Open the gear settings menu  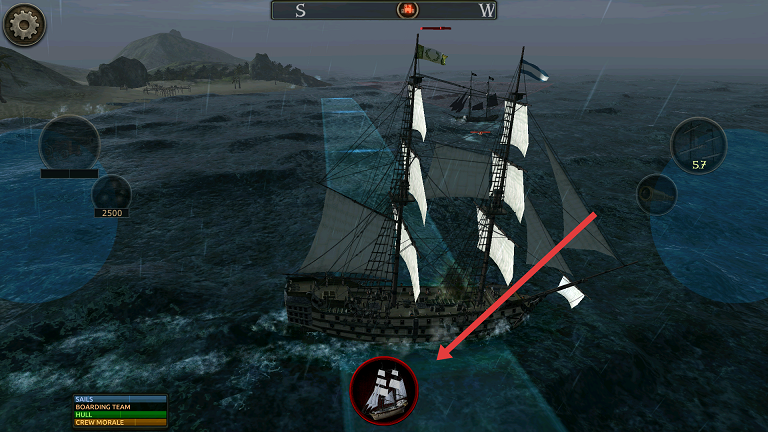coord(24,25)
